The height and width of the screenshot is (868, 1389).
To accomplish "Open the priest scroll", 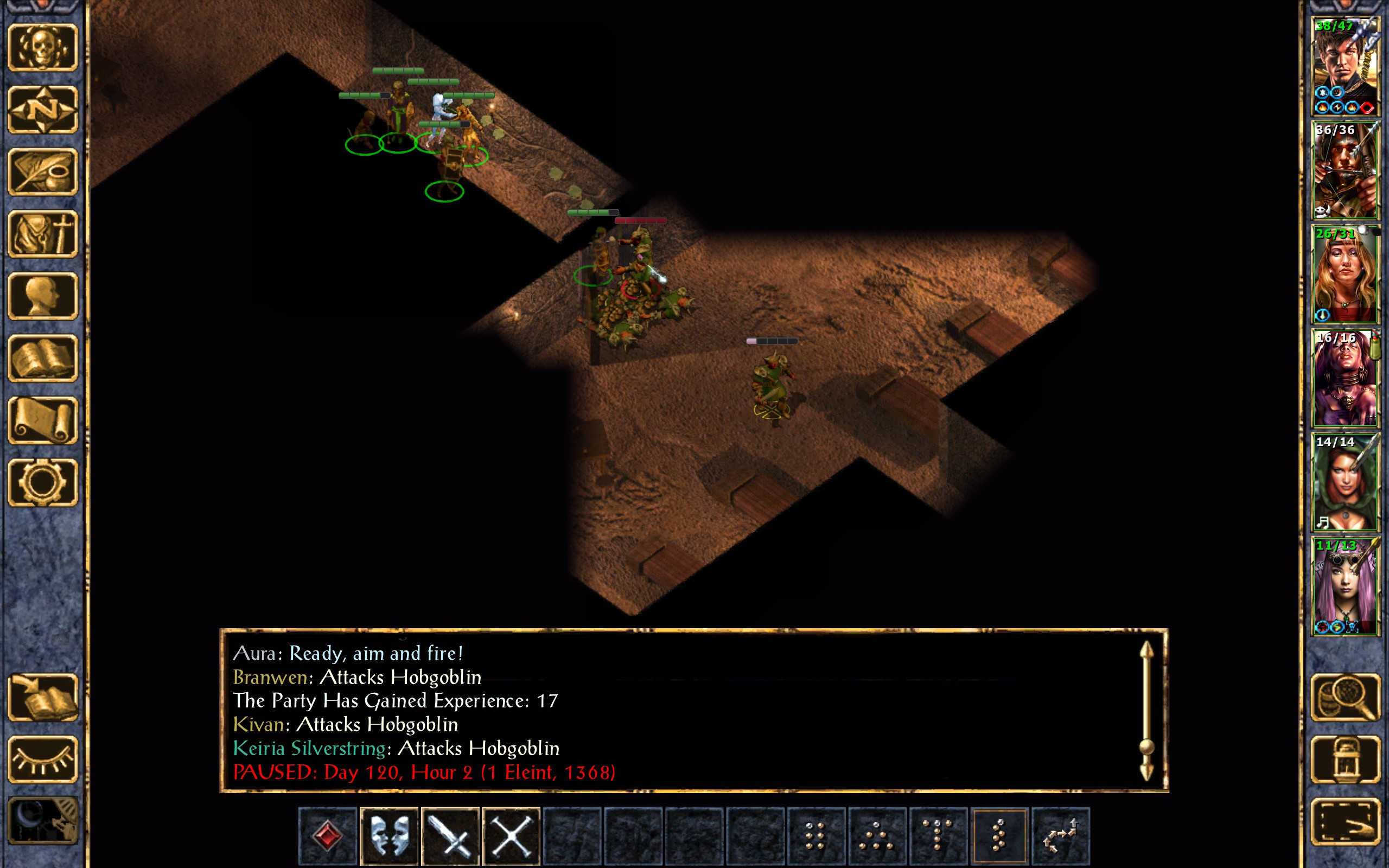I will 43,420.
